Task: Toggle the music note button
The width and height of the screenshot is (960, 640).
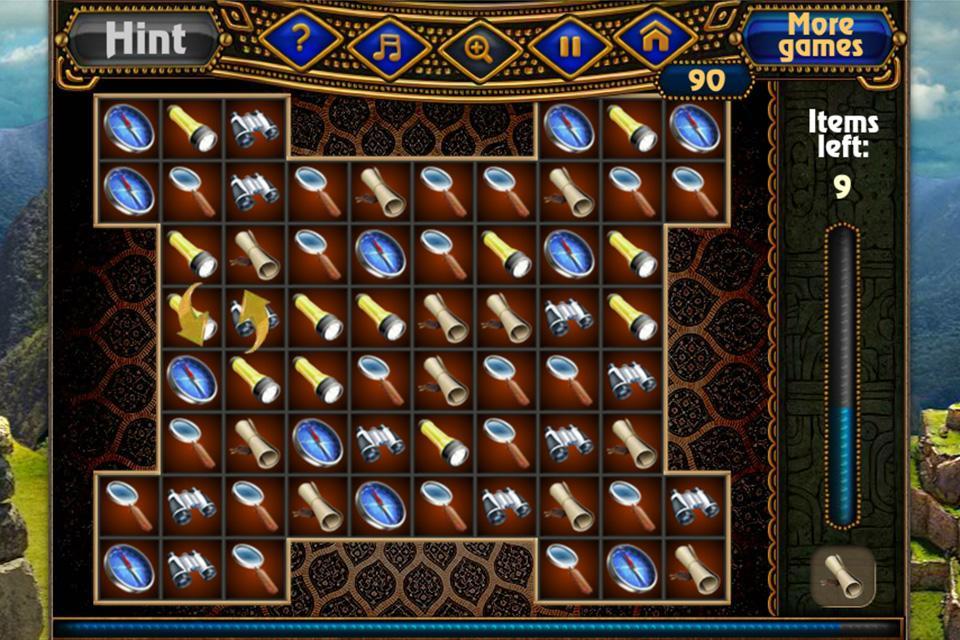Action: click(x=390, y=47)
